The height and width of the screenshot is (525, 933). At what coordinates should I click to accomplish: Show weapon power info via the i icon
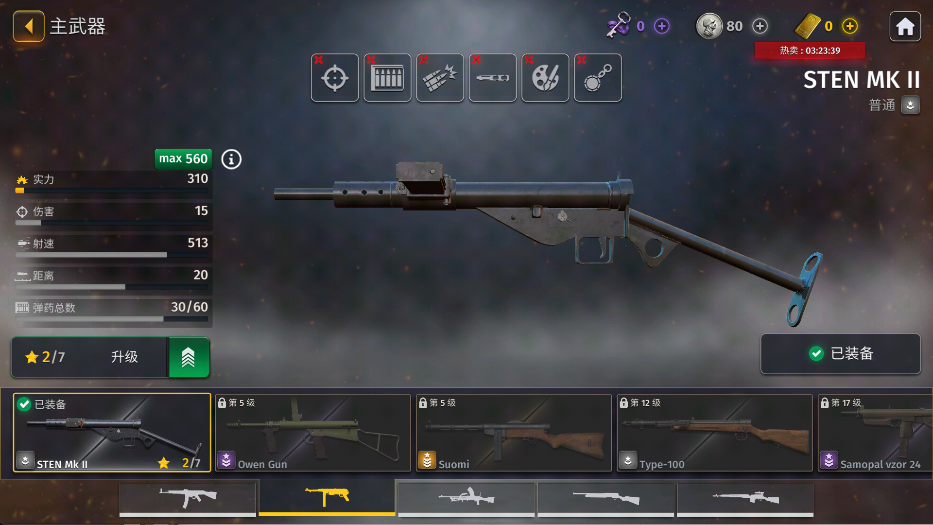click(232, 159)
